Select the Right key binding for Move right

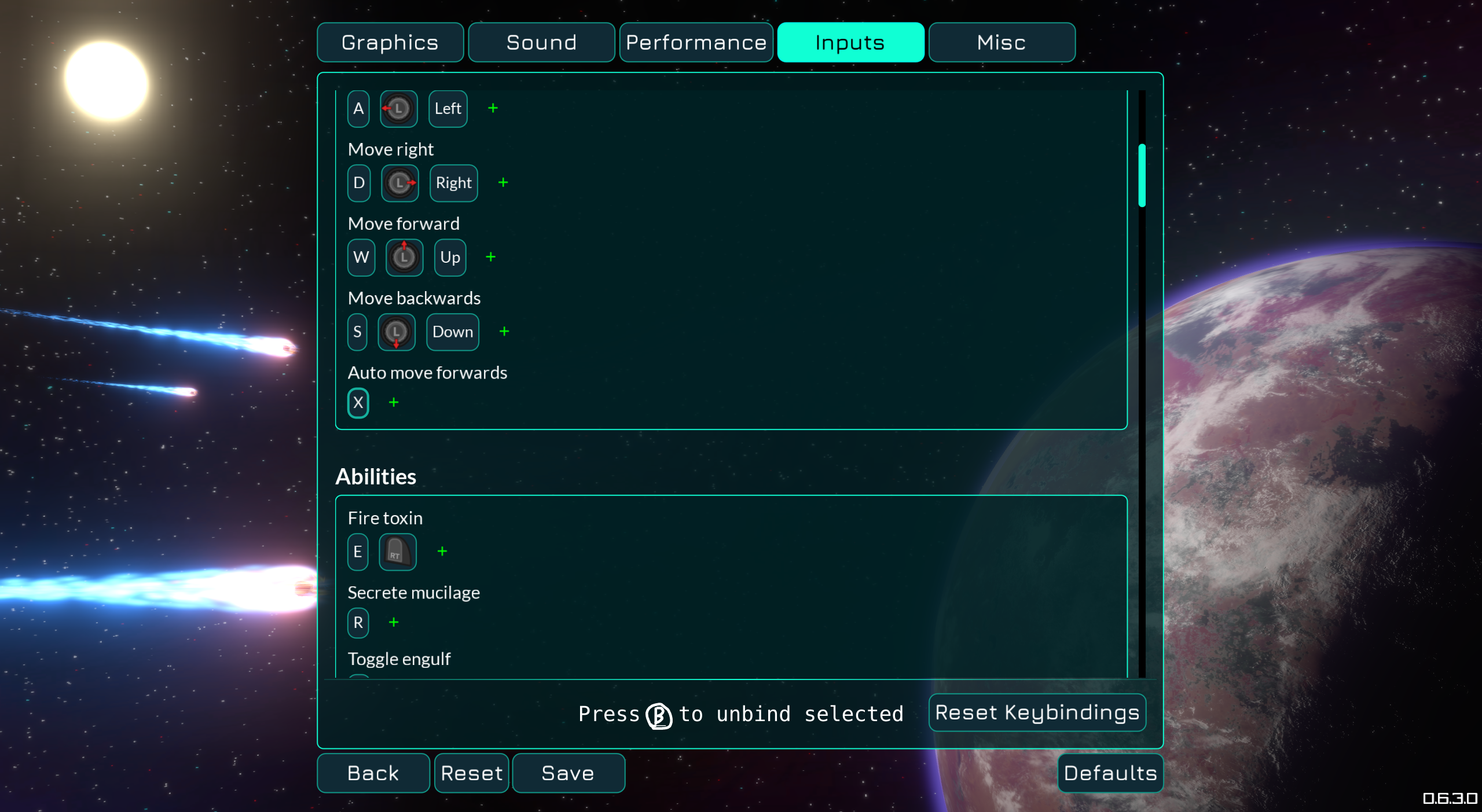click(x=453, y=183)
